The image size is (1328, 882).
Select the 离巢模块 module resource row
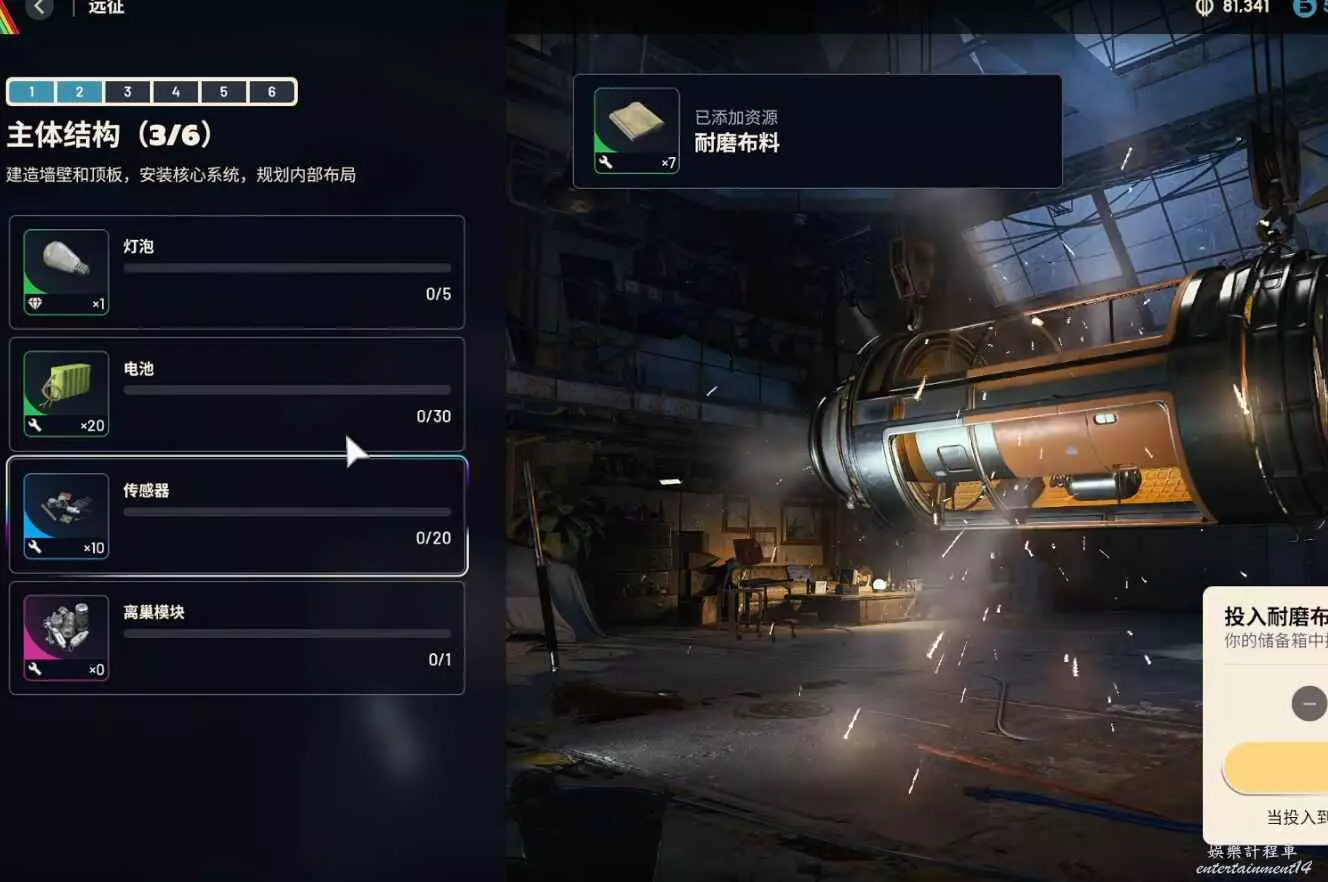tap(237, 638)
